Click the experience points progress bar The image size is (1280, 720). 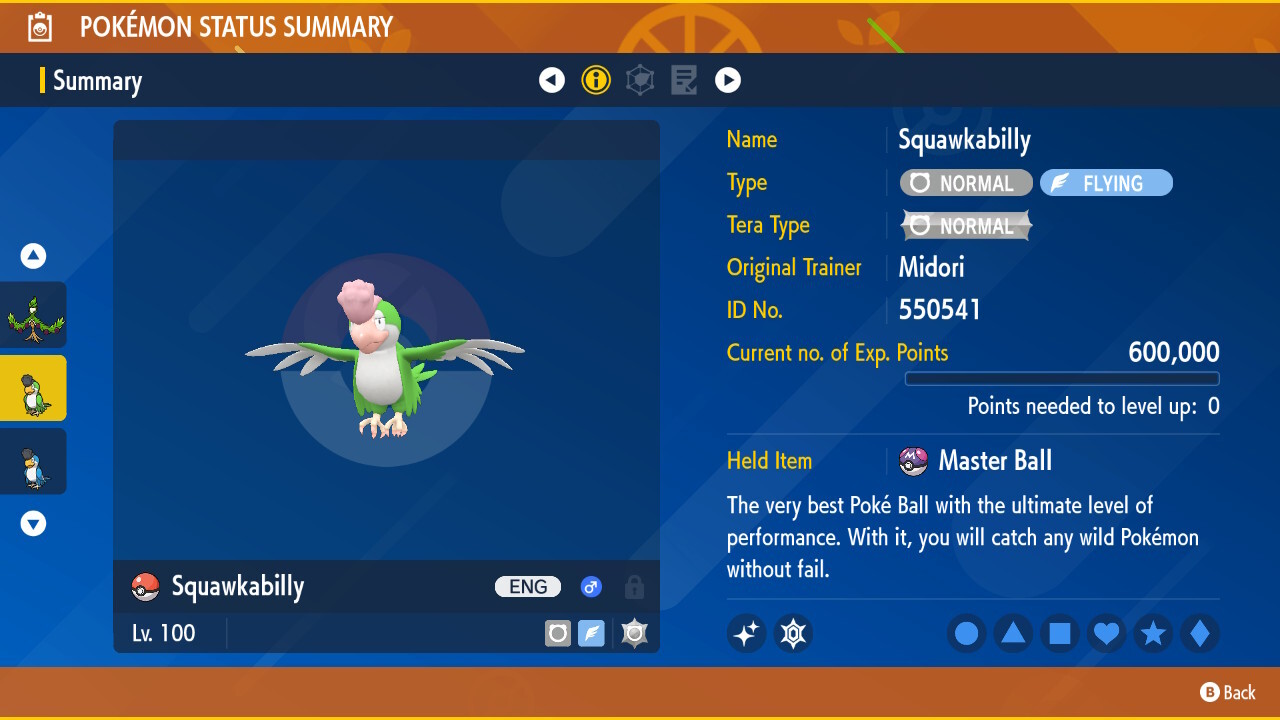1062,378
